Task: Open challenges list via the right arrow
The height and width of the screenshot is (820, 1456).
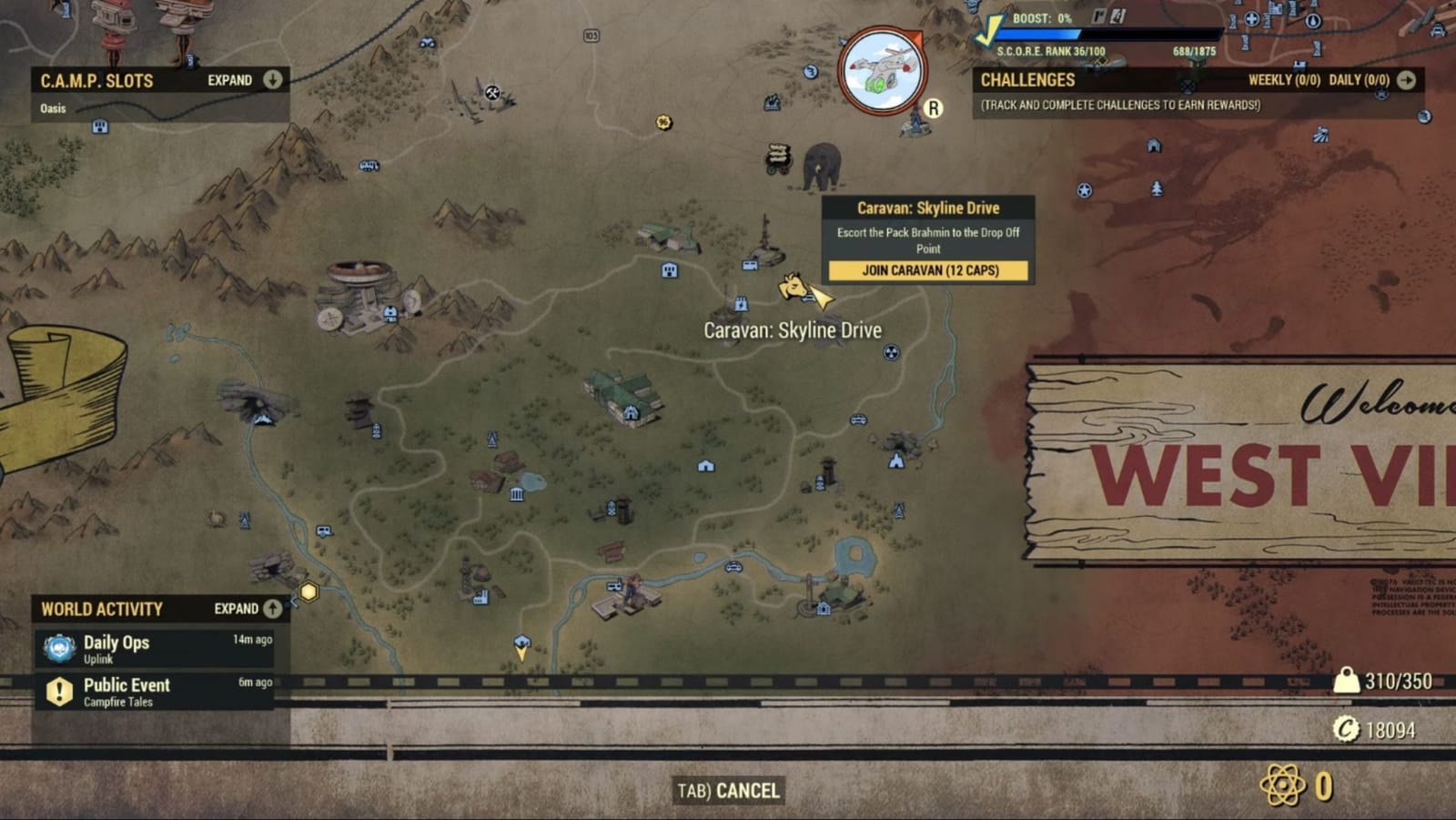Action: tap(1405, 80)
